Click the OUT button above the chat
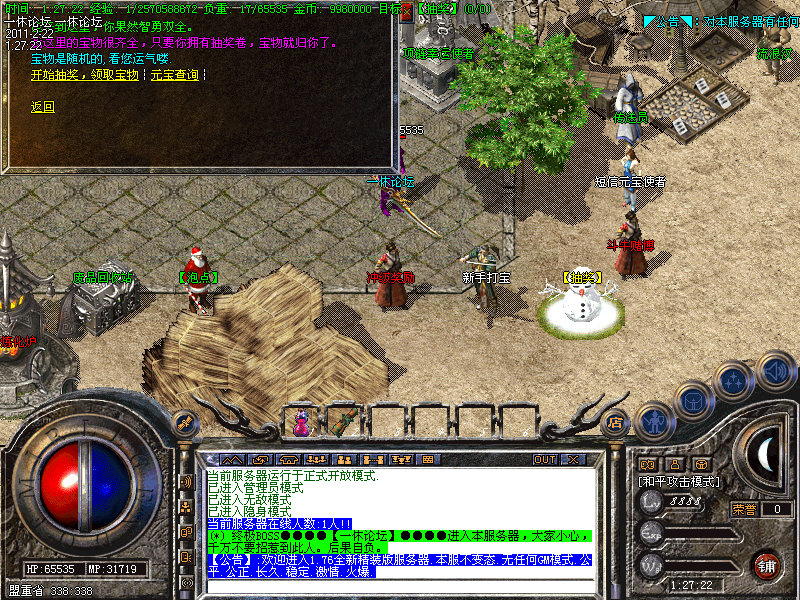 click(544, 459)
